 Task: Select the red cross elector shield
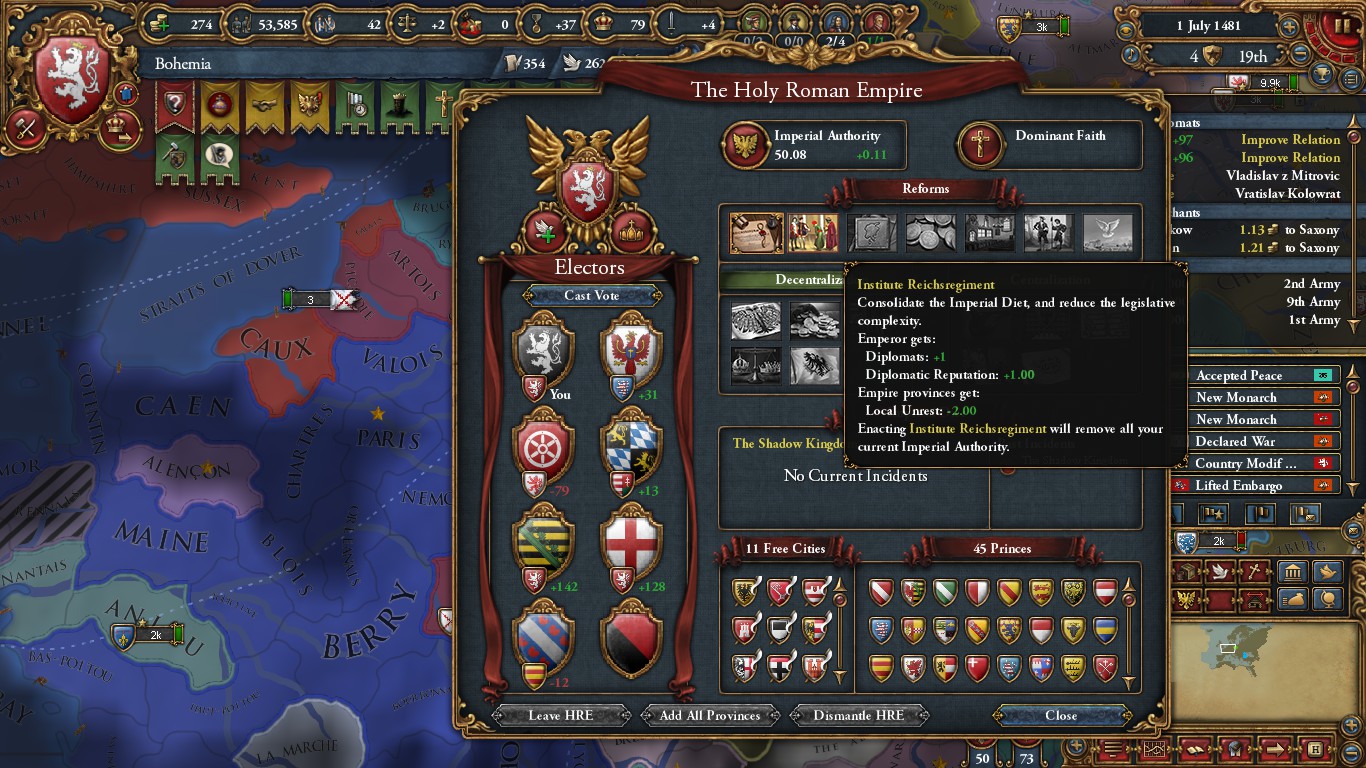632,540
